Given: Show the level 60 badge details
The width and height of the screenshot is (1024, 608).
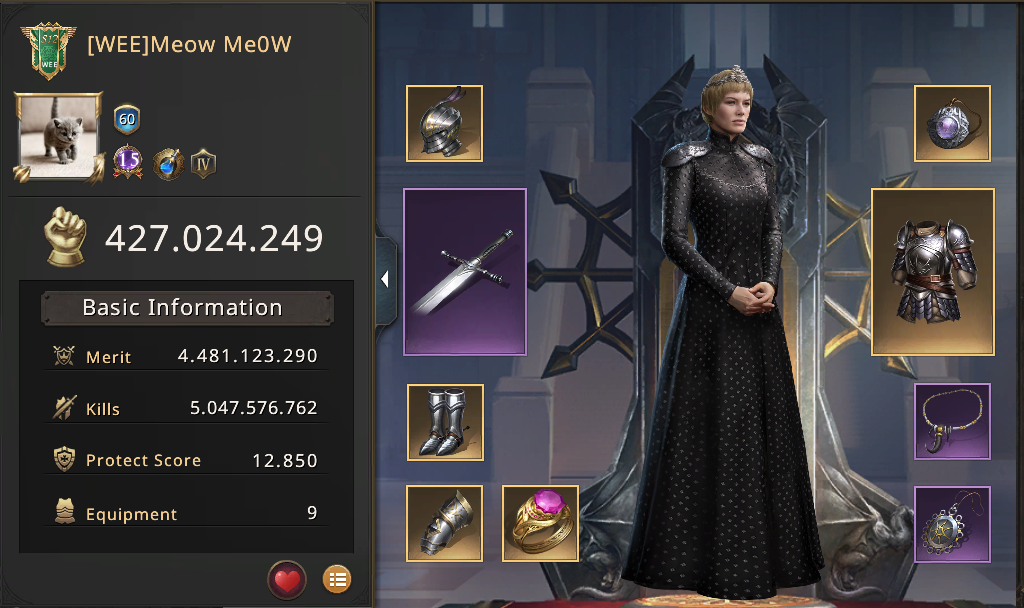Looking at the screenshot, I should point(127,120).
